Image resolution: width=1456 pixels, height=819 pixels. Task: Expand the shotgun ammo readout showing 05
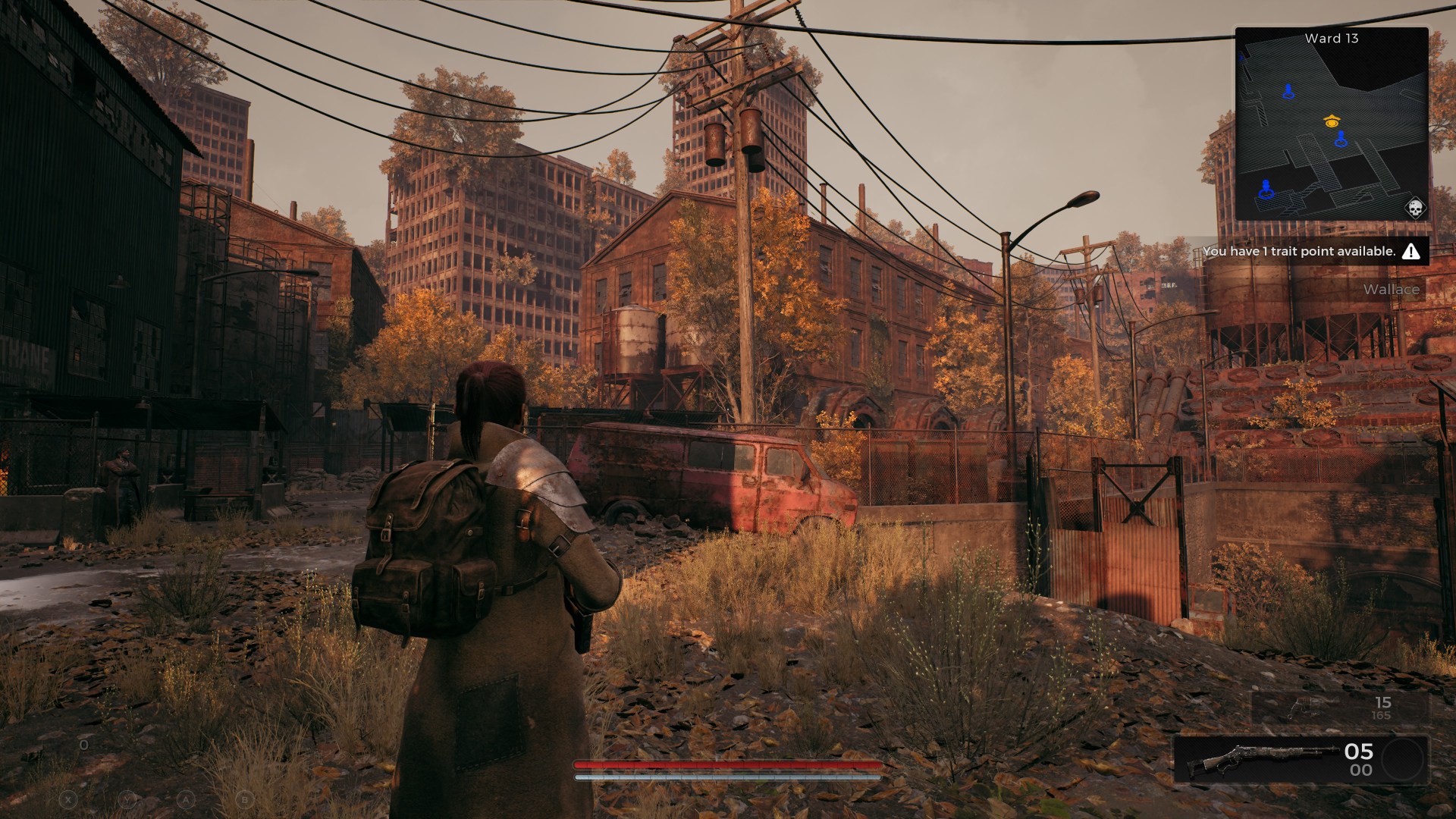(1360, 752)
